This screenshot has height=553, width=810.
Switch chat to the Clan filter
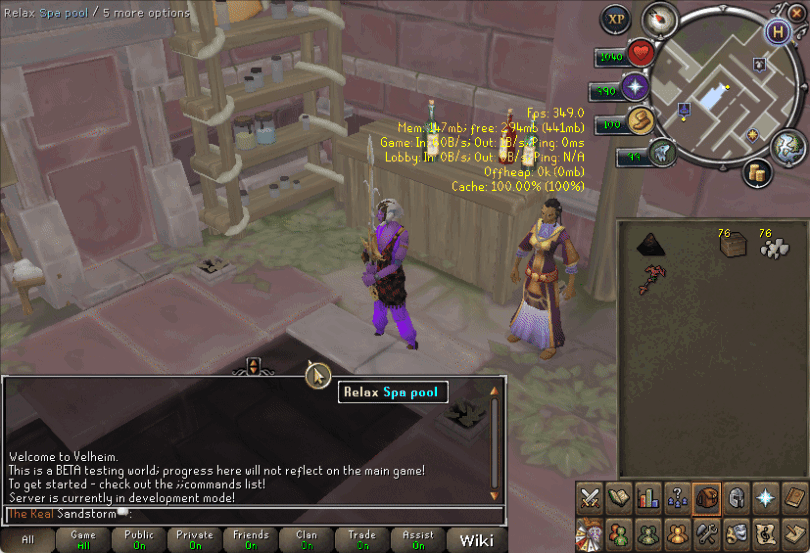307,540
